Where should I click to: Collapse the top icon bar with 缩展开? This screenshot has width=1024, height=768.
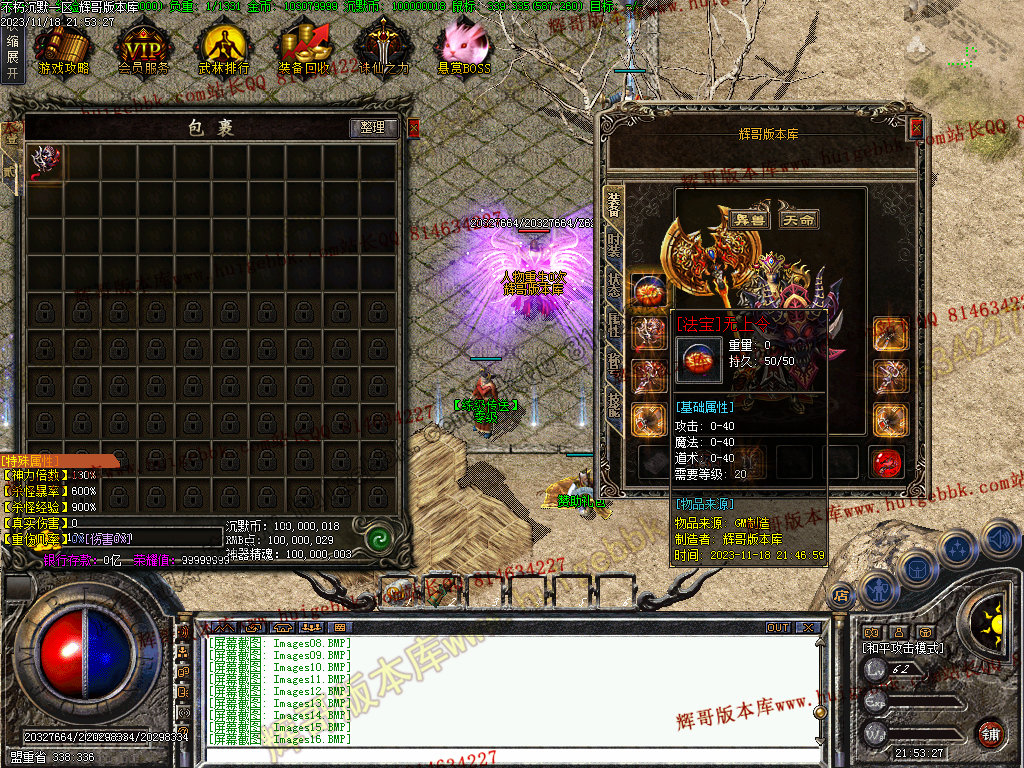(x=12, y=57)
